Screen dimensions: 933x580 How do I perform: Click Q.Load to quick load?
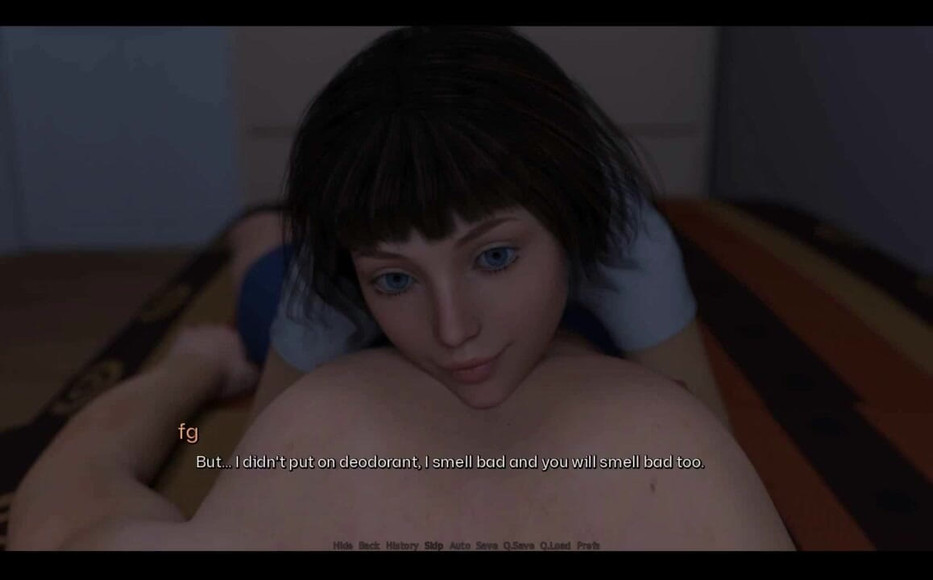click(x=555, y=546)
